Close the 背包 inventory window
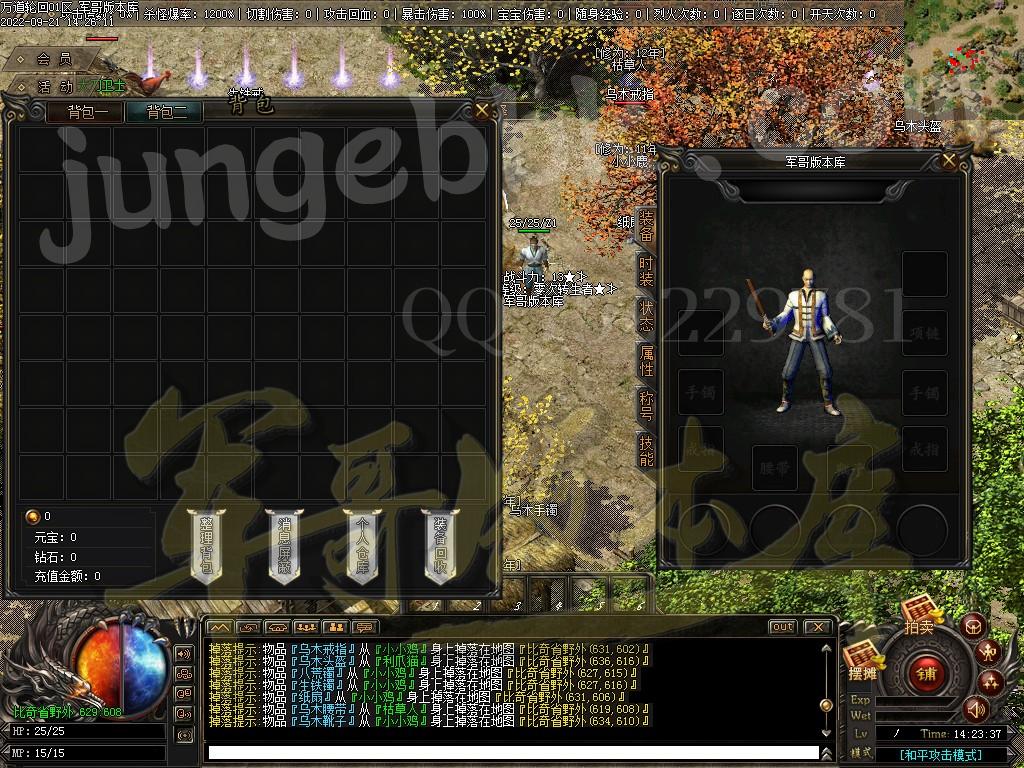 pos(482,110)
